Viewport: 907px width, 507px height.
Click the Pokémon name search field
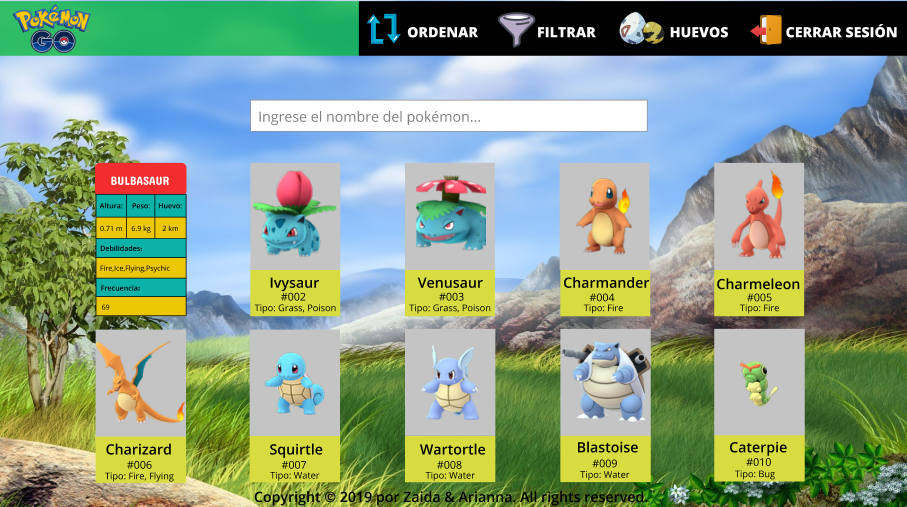448,116
